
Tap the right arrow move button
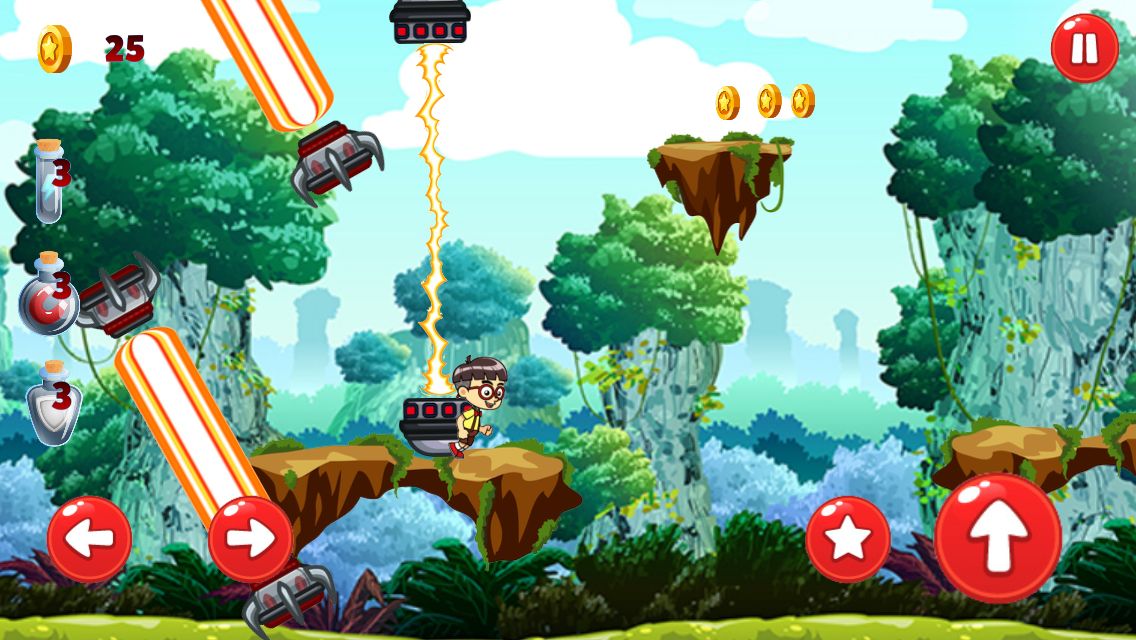pos(250,539)
